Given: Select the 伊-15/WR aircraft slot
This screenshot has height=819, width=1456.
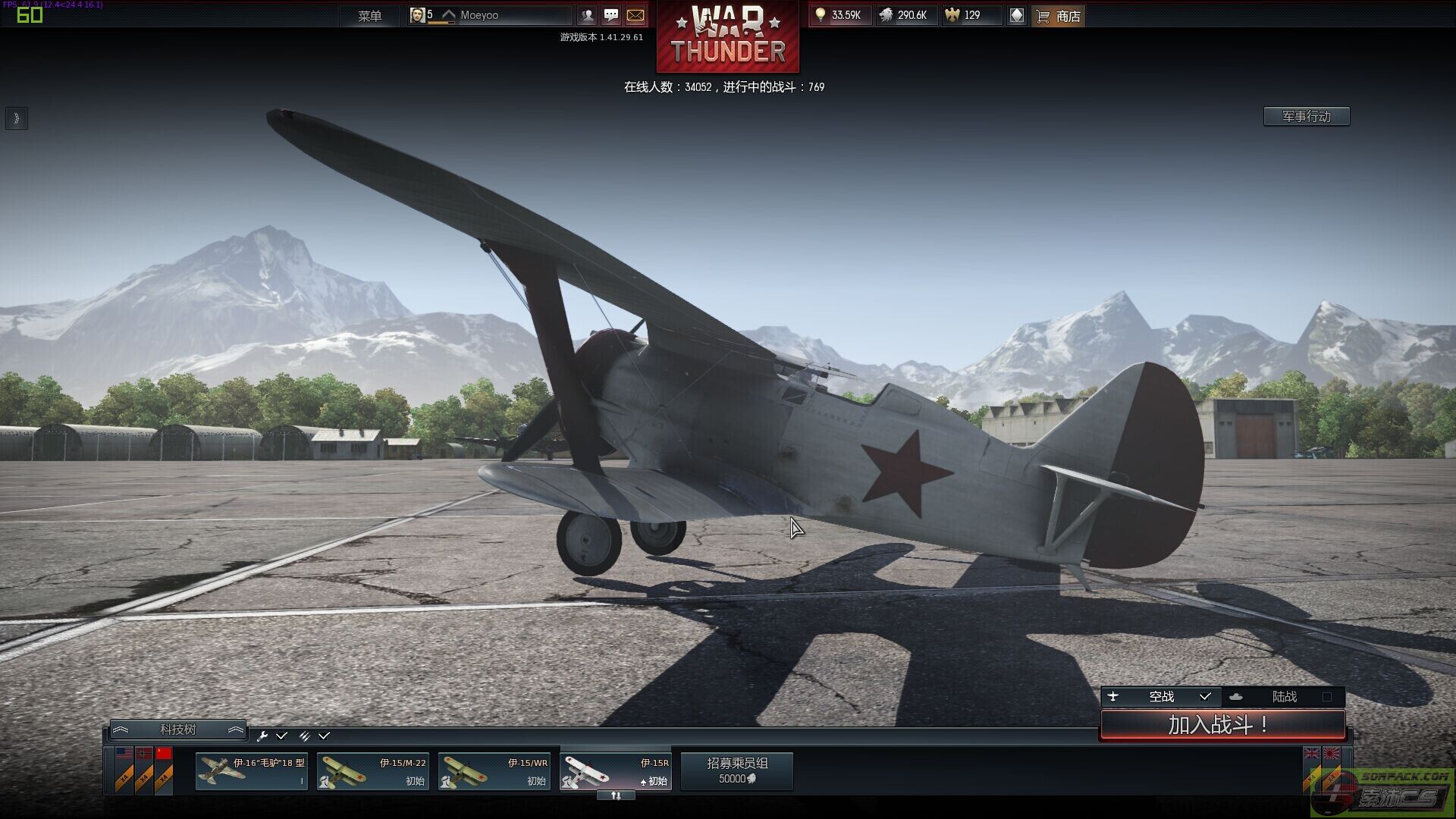Looking at the screenshot, I should click(494, 771).
